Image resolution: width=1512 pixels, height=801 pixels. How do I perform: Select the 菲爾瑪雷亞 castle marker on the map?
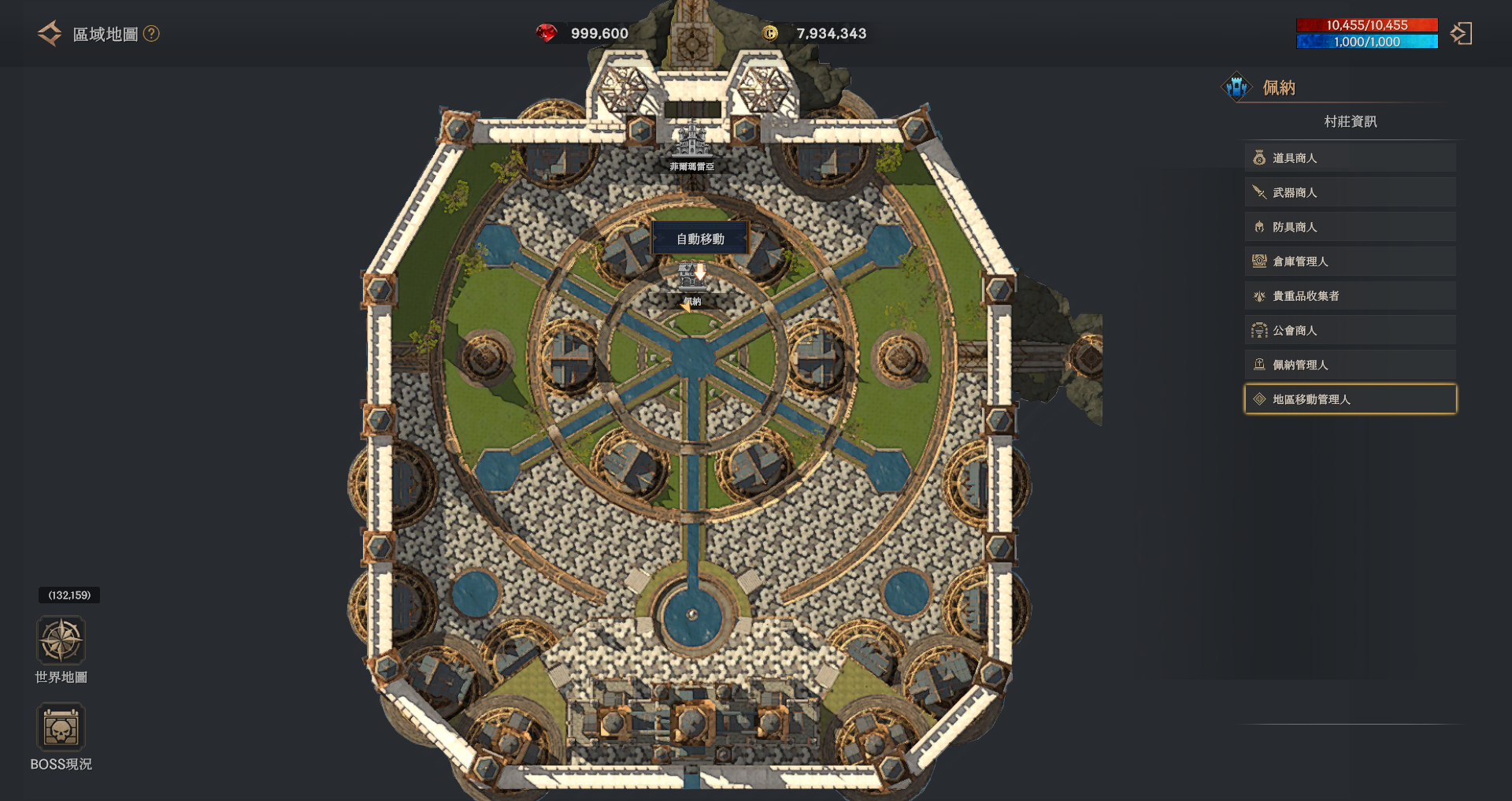pyautogui.click(x=691, y=144)
